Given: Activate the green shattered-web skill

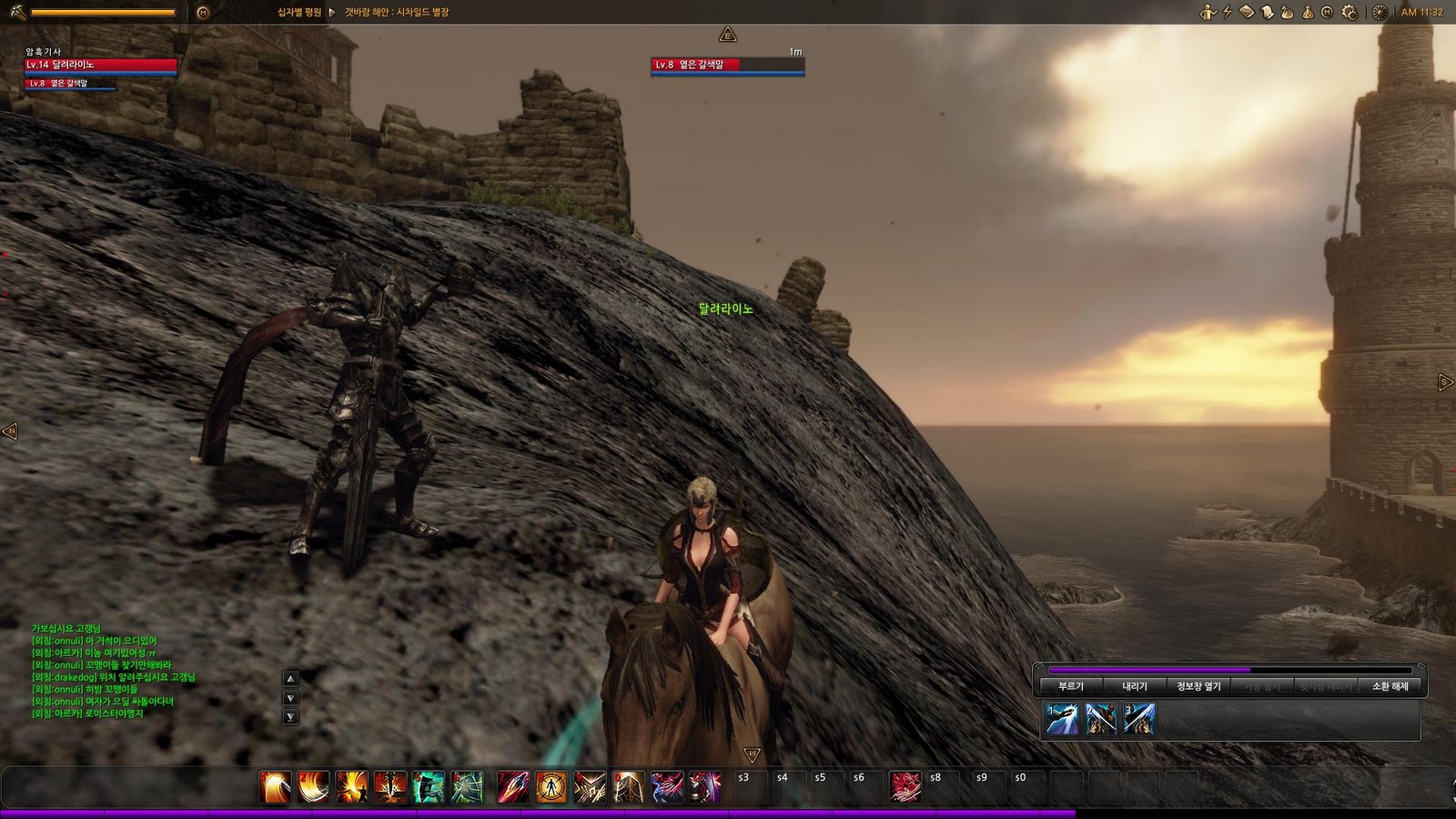Looking at the screenshot, I should pos(467,787).
